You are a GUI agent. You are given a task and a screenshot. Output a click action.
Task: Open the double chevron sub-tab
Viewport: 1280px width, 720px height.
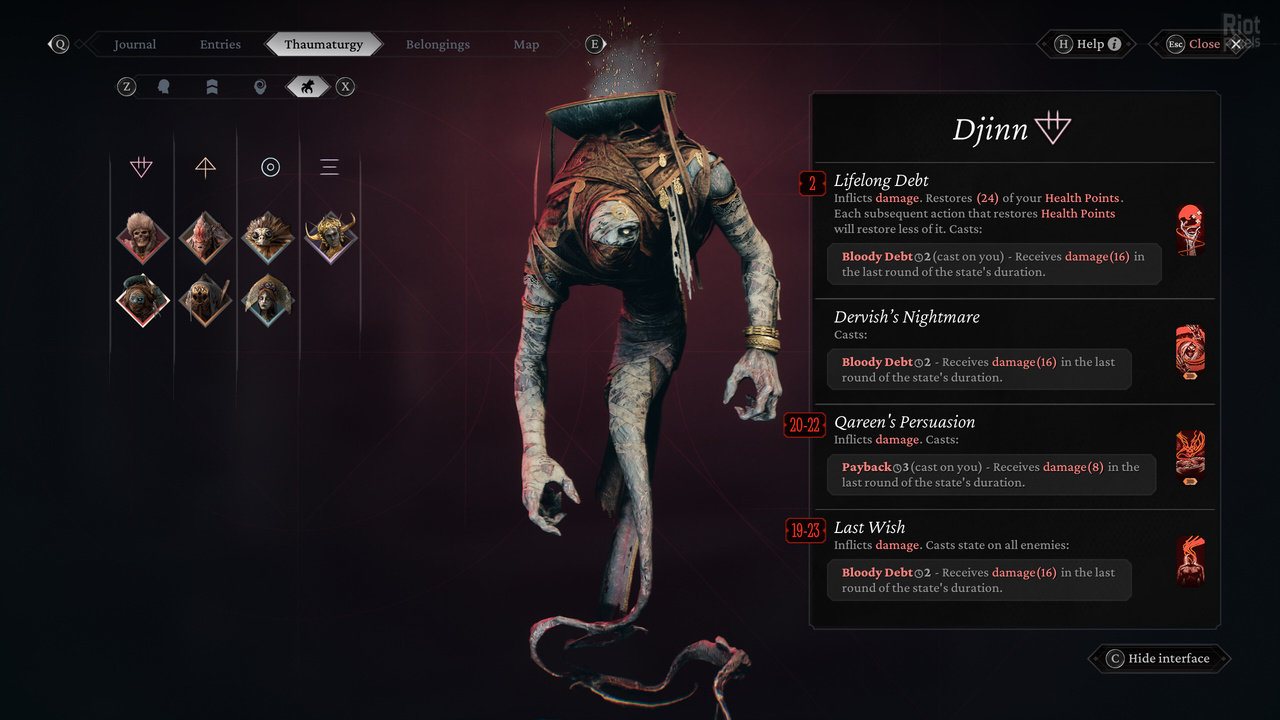[212, 87]
